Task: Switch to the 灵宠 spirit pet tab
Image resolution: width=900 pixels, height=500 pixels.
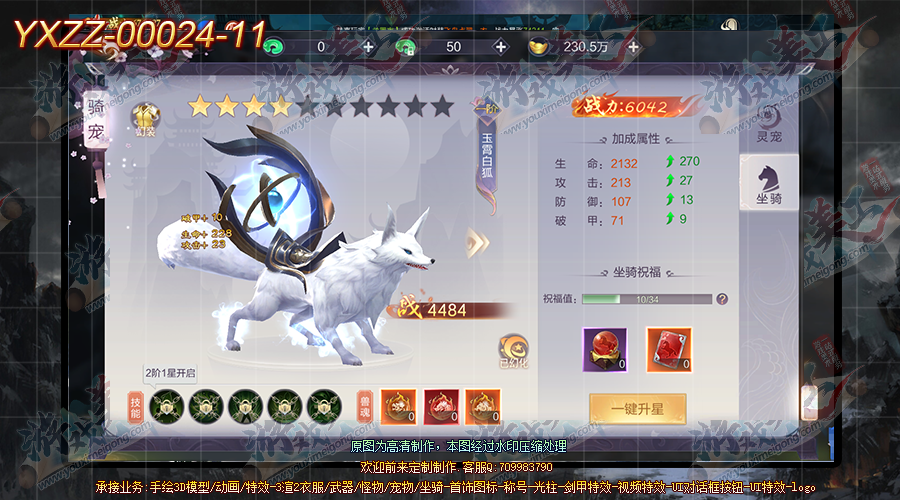Action: 769,121
